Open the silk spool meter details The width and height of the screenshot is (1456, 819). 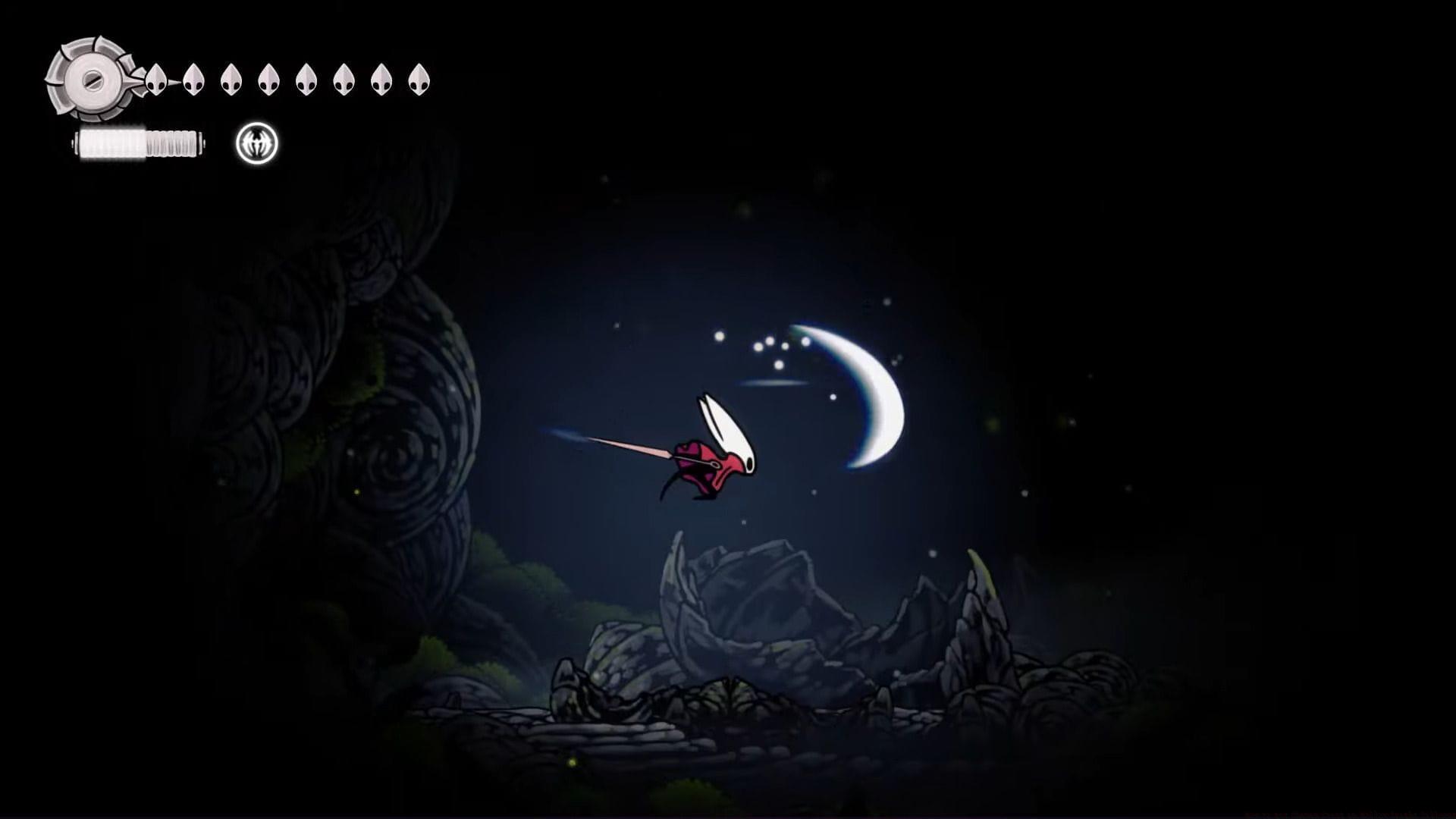click(x=140, y=143)
